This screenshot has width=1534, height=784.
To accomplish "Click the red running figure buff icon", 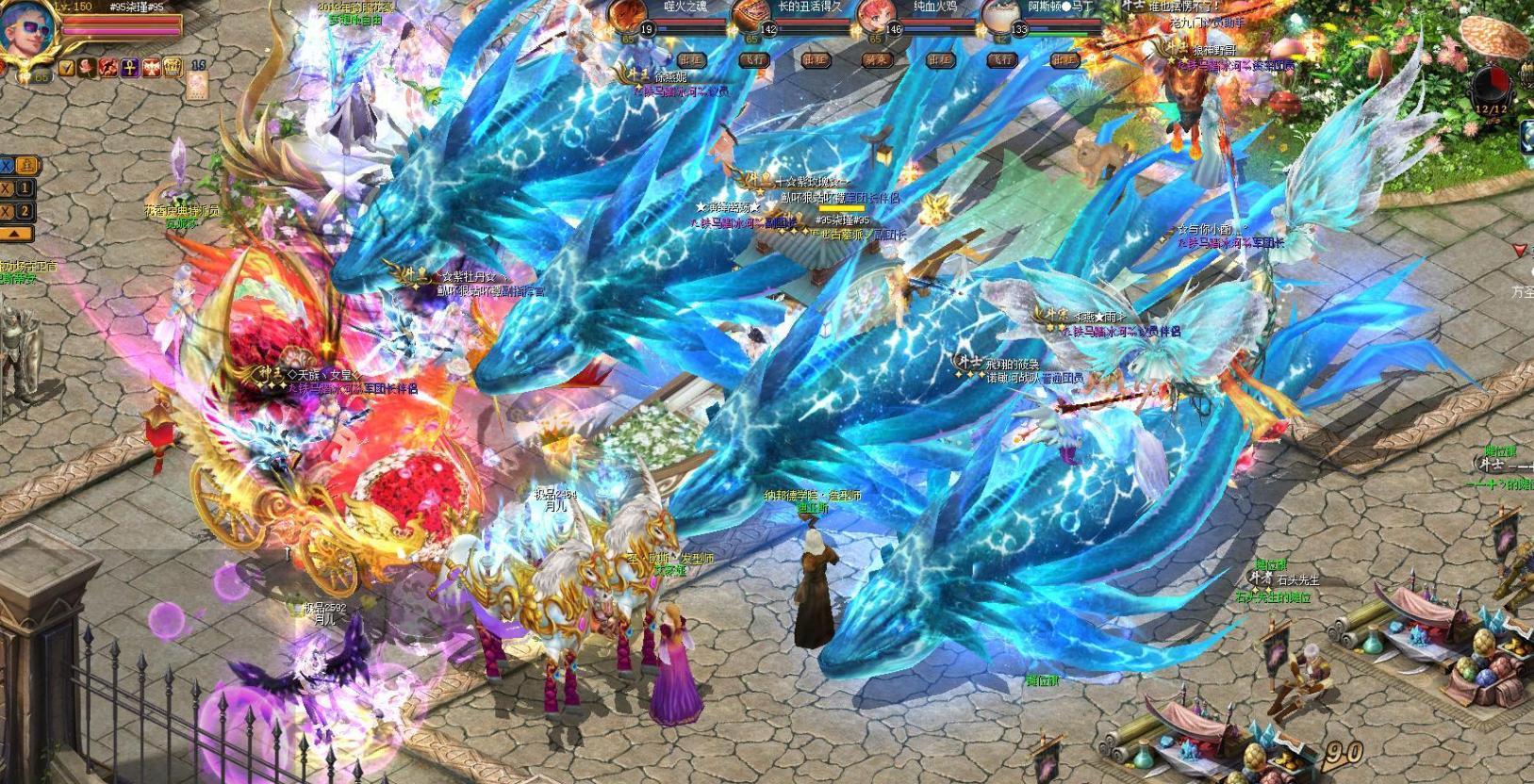I will click(x=108, y=67).
